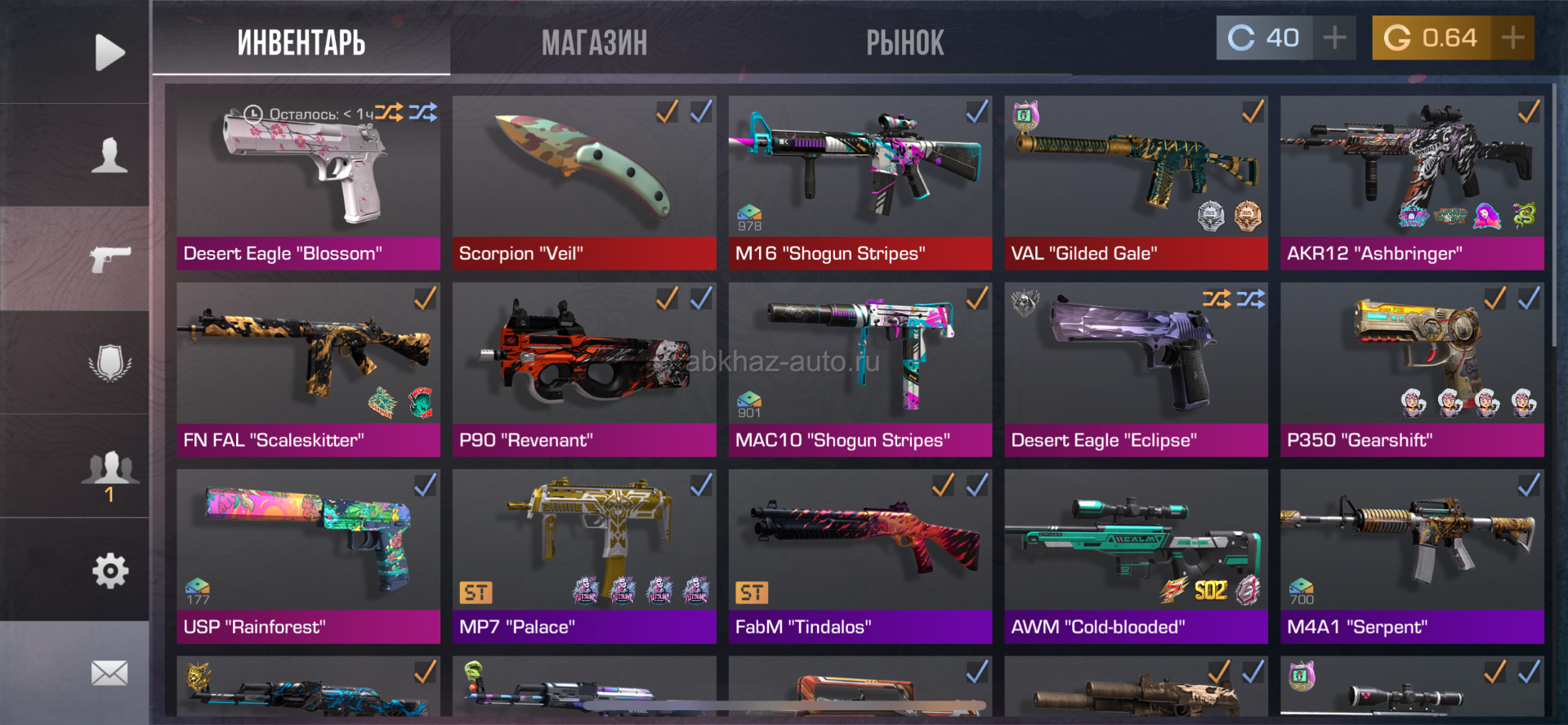Select the AKR12 "Ashbringer" skin

tap(1412, 182)
